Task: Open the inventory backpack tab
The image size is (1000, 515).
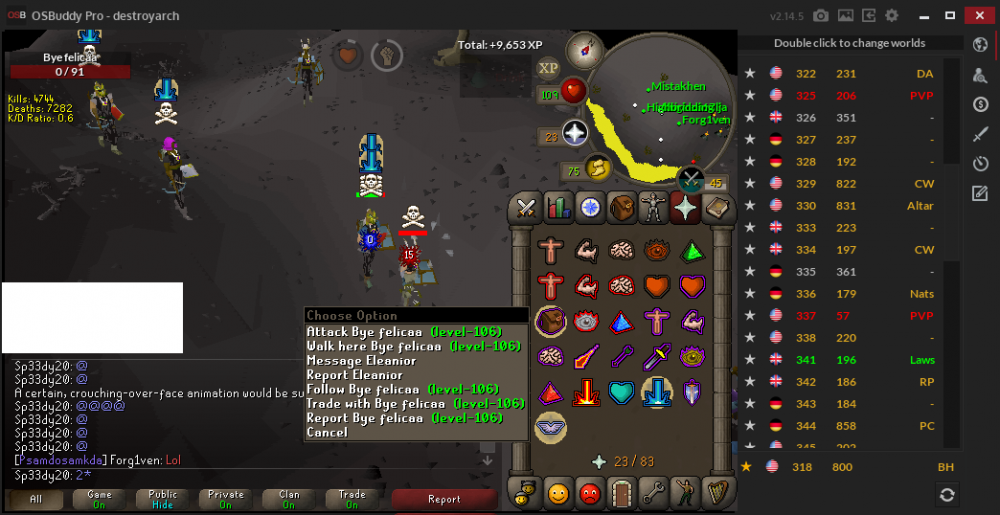Action: tap(621, 208)
